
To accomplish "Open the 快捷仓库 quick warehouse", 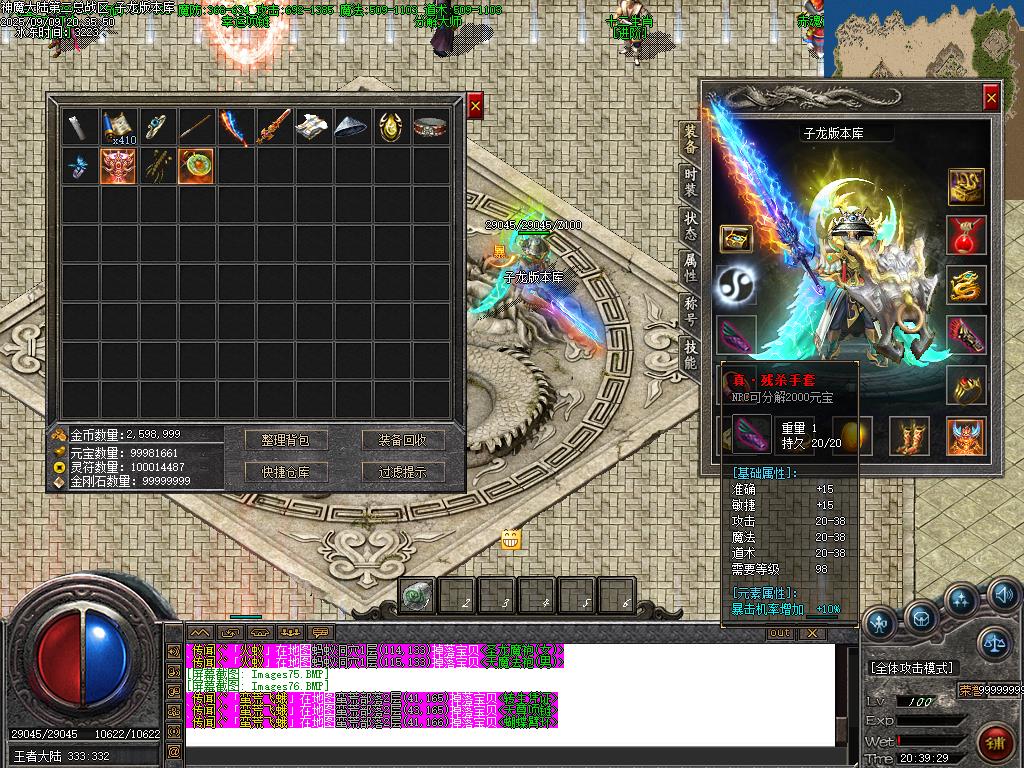I will (286, 472).
